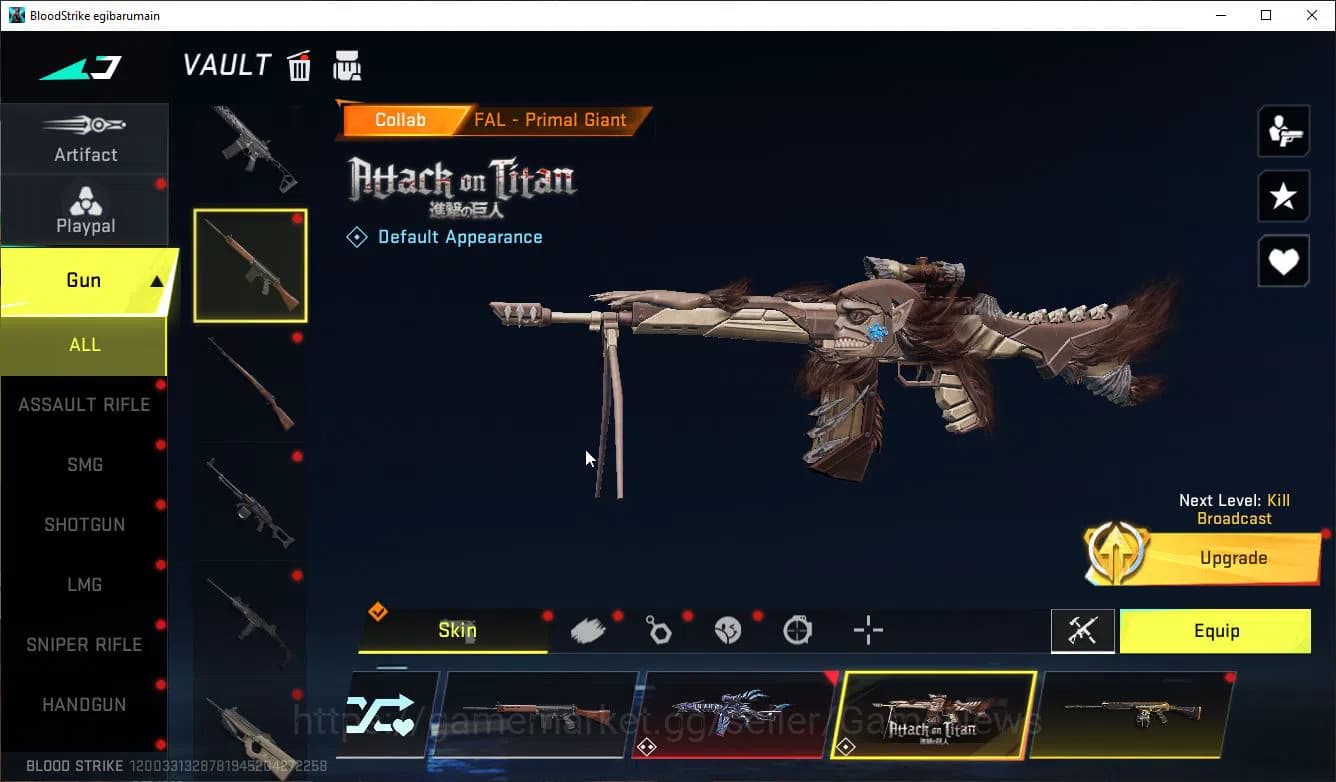The width and height of the screenshot is (1336, 782).
Task: Select the SNIPER RIFLE category
Action: pyautogui.click(x=85, y=644)
